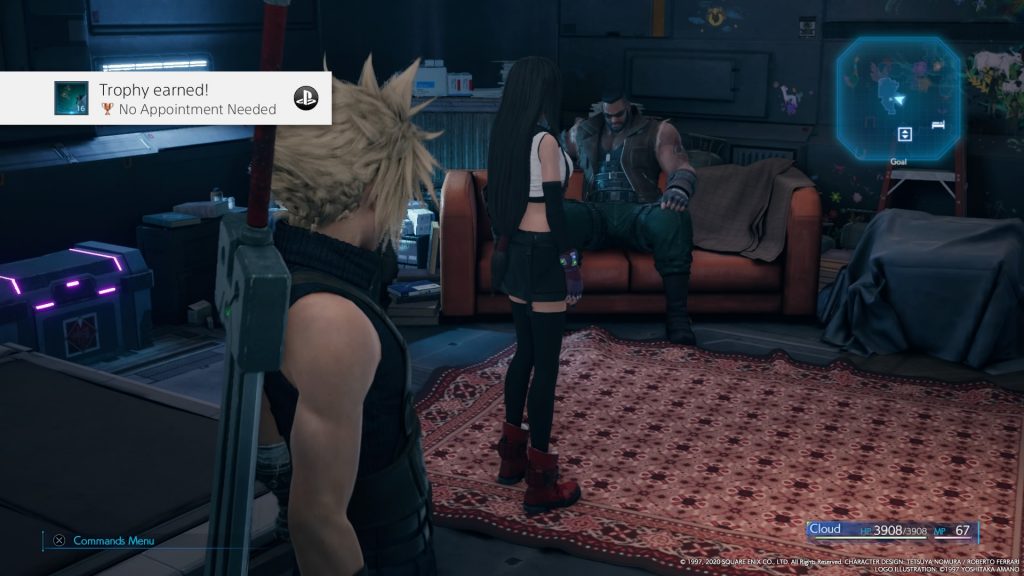Select Cloud's party status panel
1024x576 pixels.
pos(892,530)
